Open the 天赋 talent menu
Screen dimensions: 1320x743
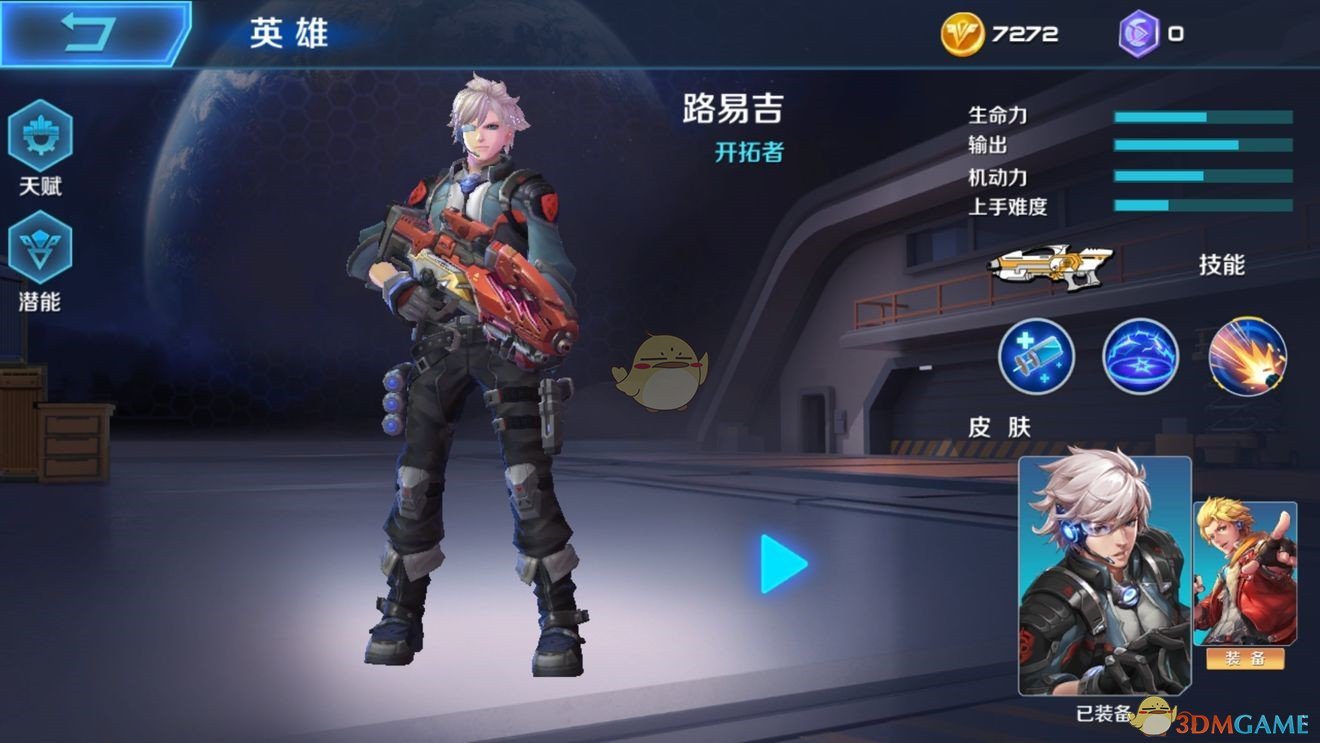click(41, 137)
